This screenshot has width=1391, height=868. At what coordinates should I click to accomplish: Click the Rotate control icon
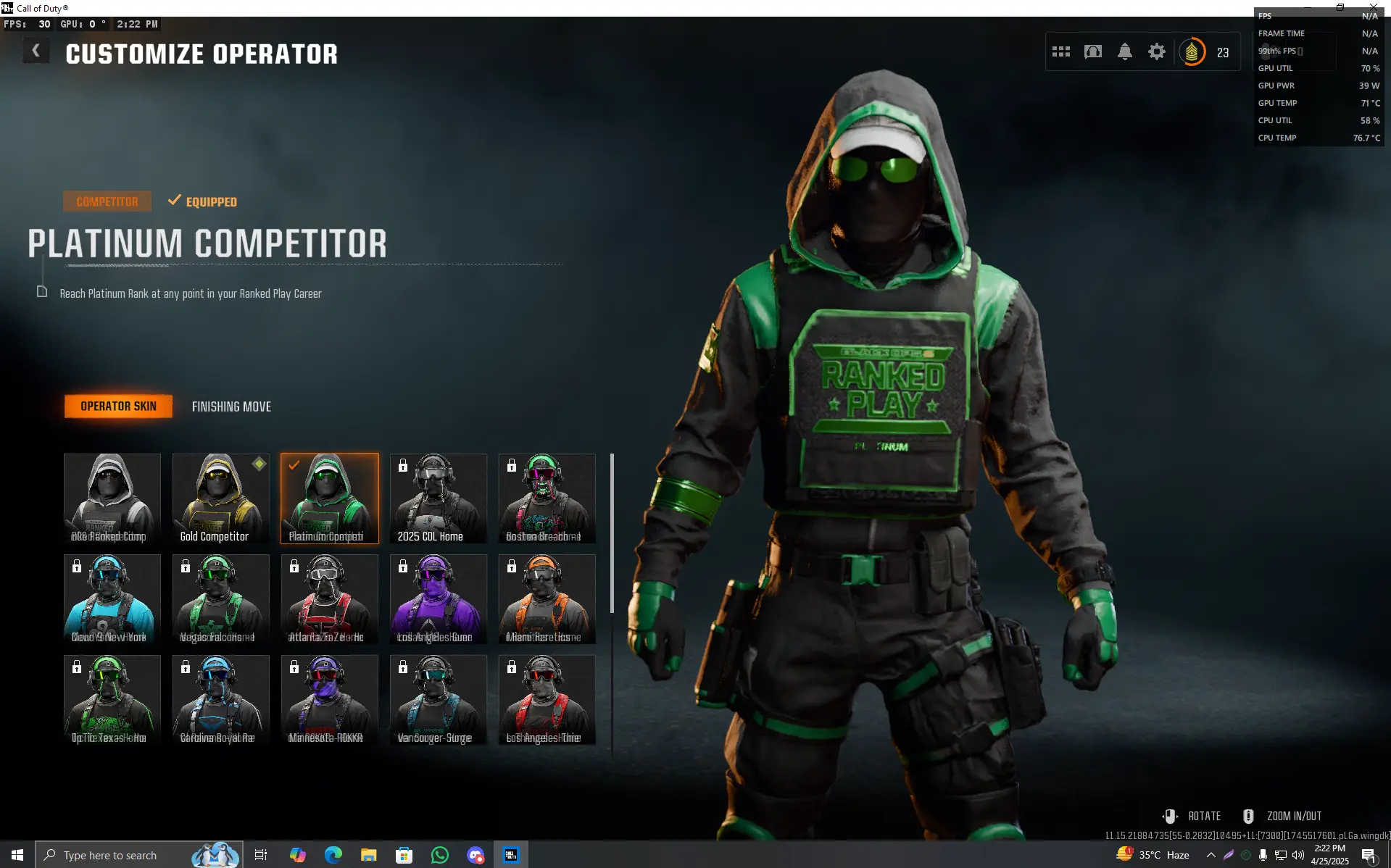tap(1169, 815)
